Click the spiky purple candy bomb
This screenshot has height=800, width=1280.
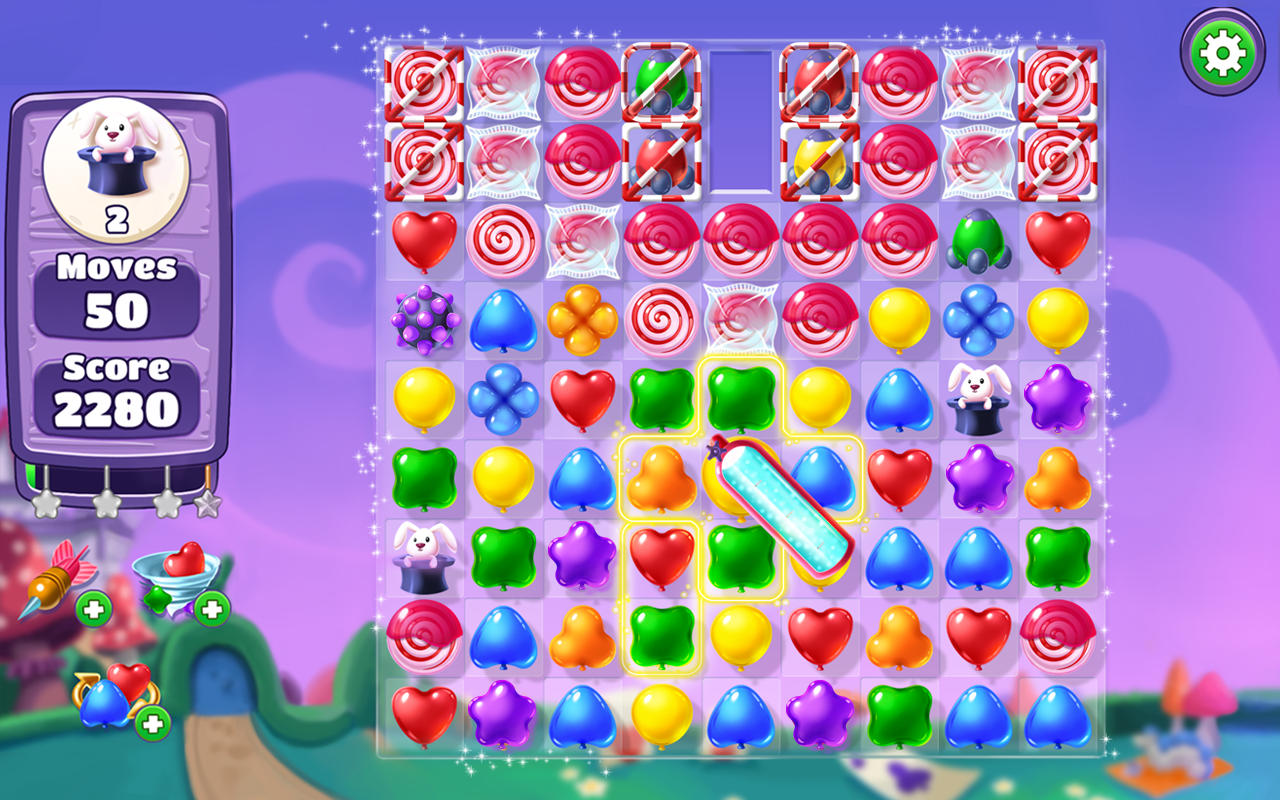pos(422,320)
